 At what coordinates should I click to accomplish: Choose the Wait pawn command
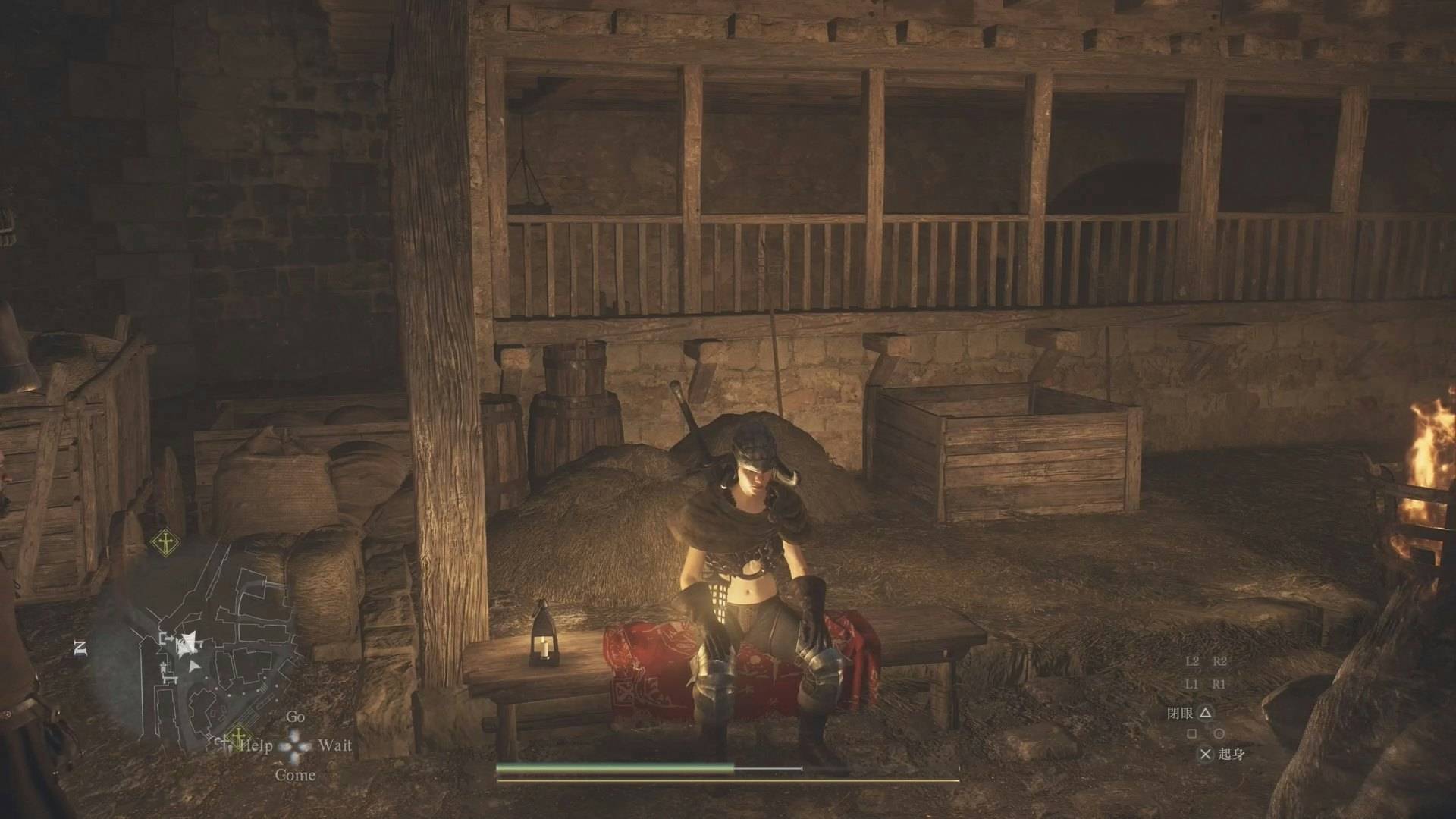click(335, 745)
